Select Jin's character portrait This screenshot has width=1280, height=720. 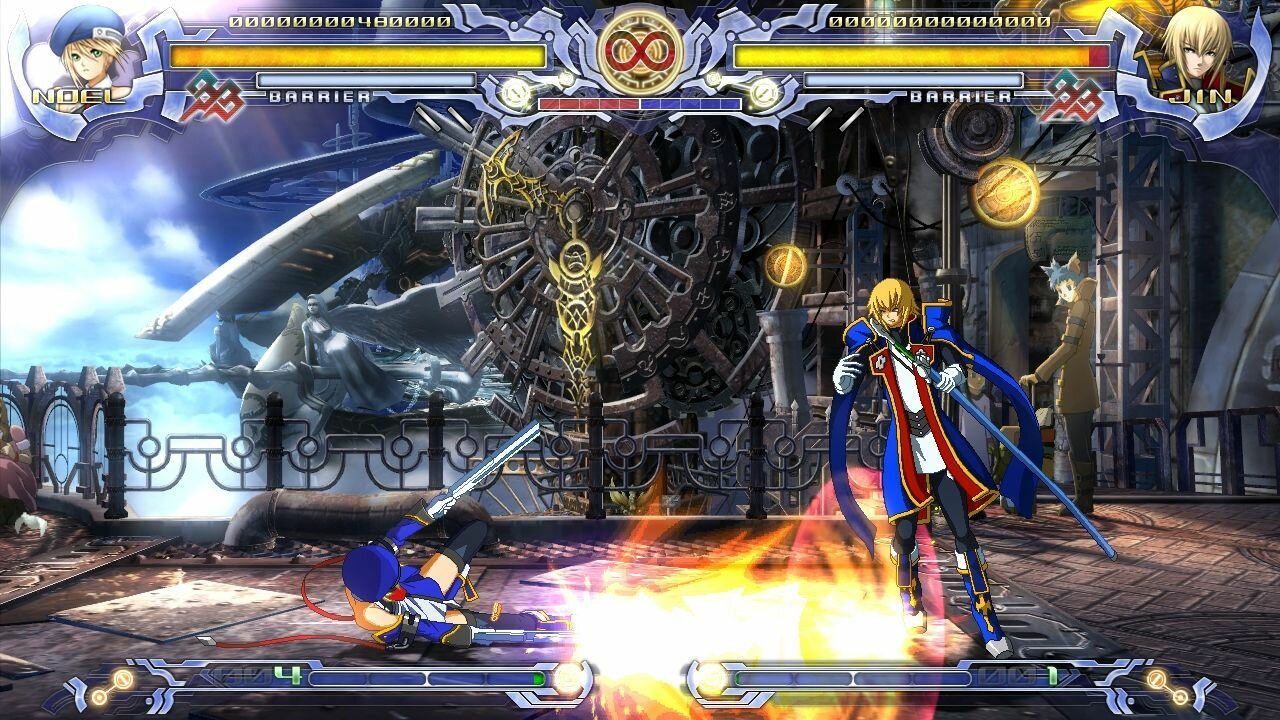click(x=1197, y=48)
